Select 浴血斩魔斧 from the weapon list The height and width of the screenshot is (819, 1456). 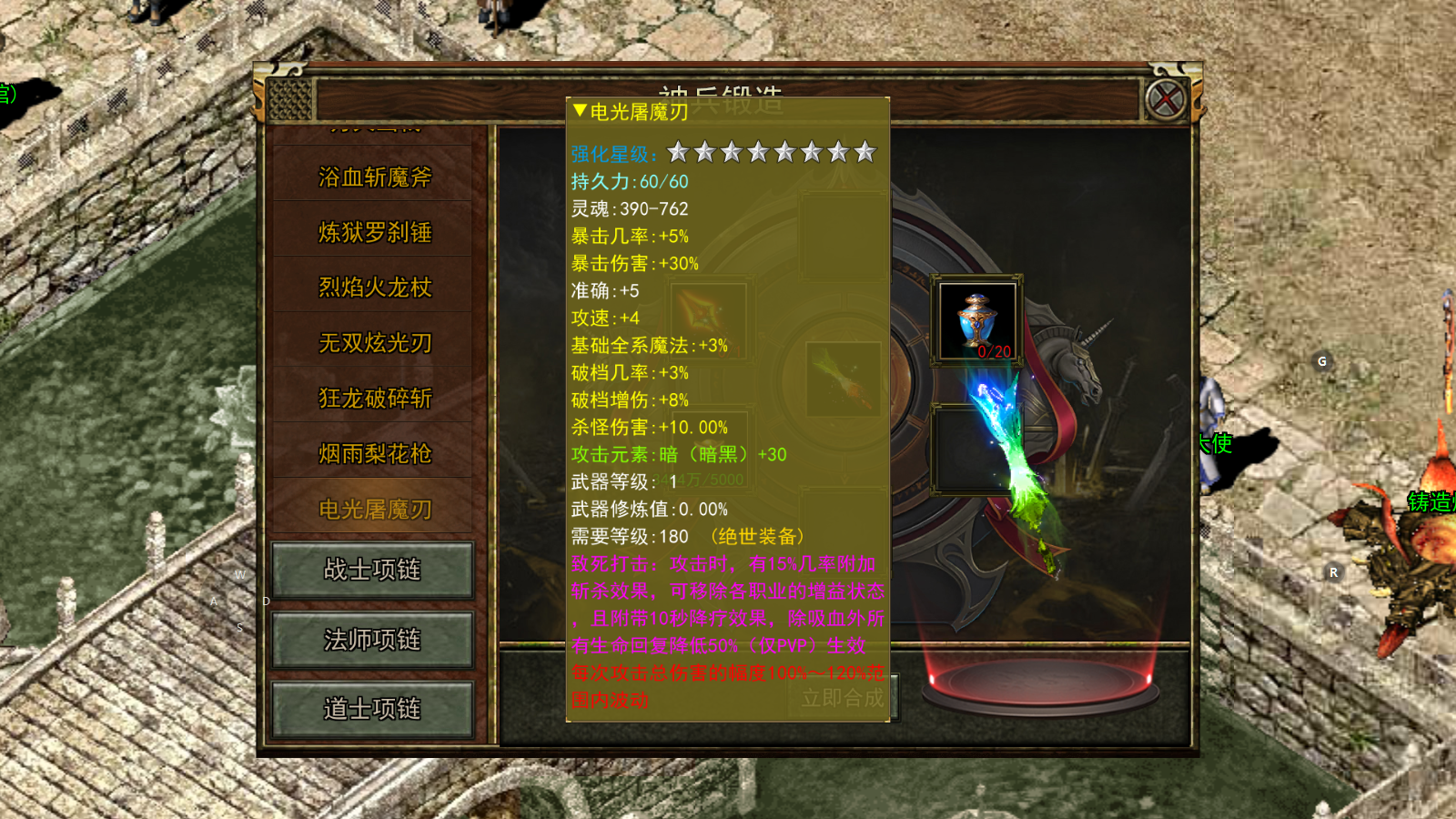375,177
